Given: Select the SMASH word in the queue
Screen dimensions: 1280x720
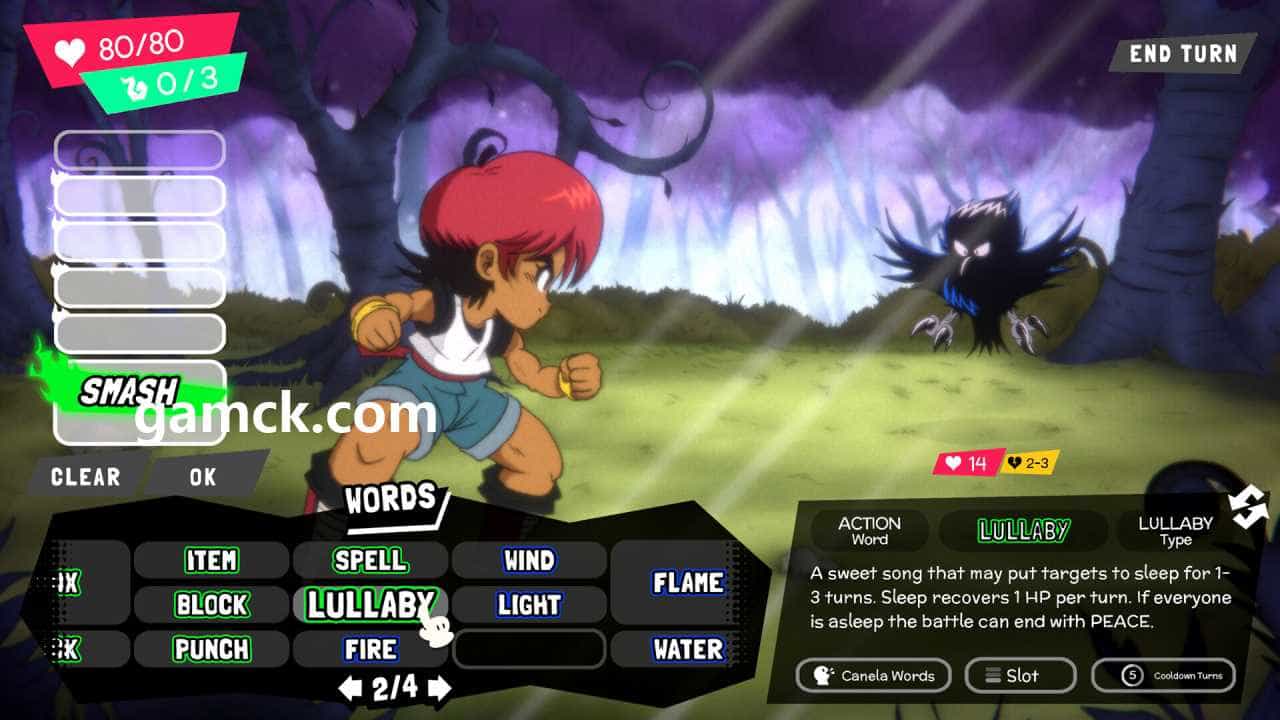Looking at the screenshot, I should (130, 391).
